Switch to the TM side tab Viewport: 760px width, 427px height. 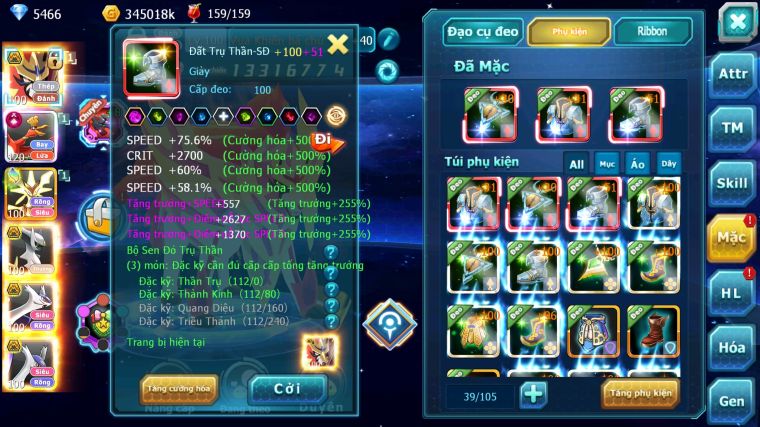coord(731,128)
